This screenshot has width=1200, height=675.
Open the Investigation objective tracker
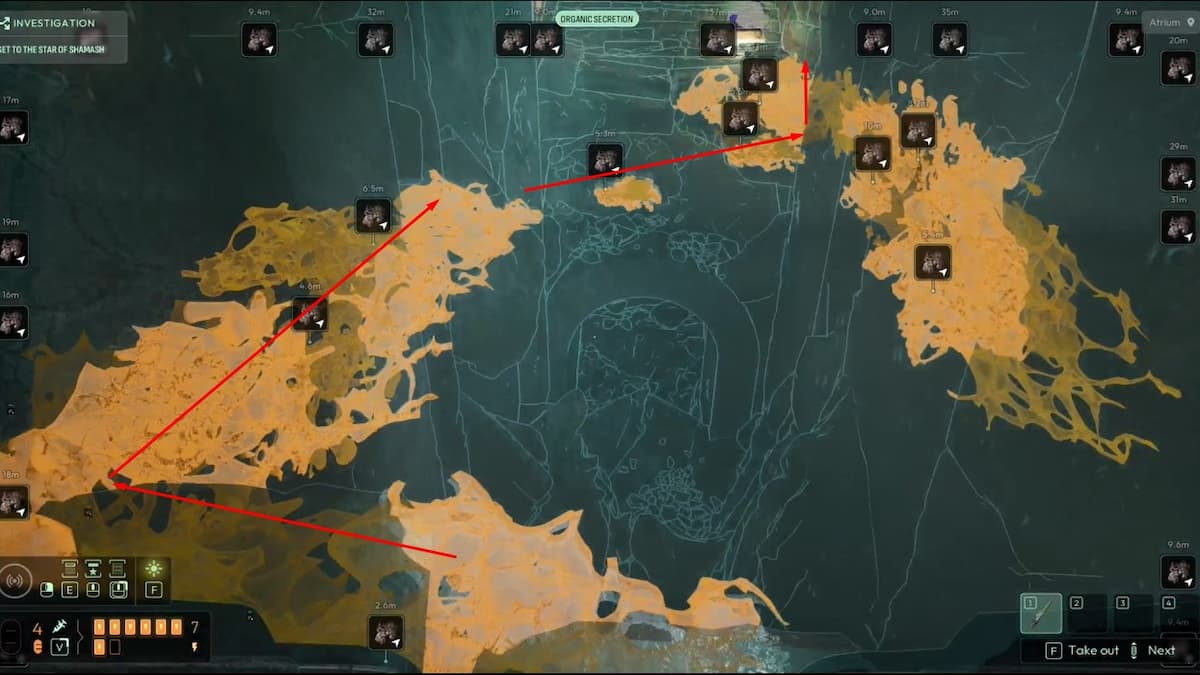click(55, 24)
